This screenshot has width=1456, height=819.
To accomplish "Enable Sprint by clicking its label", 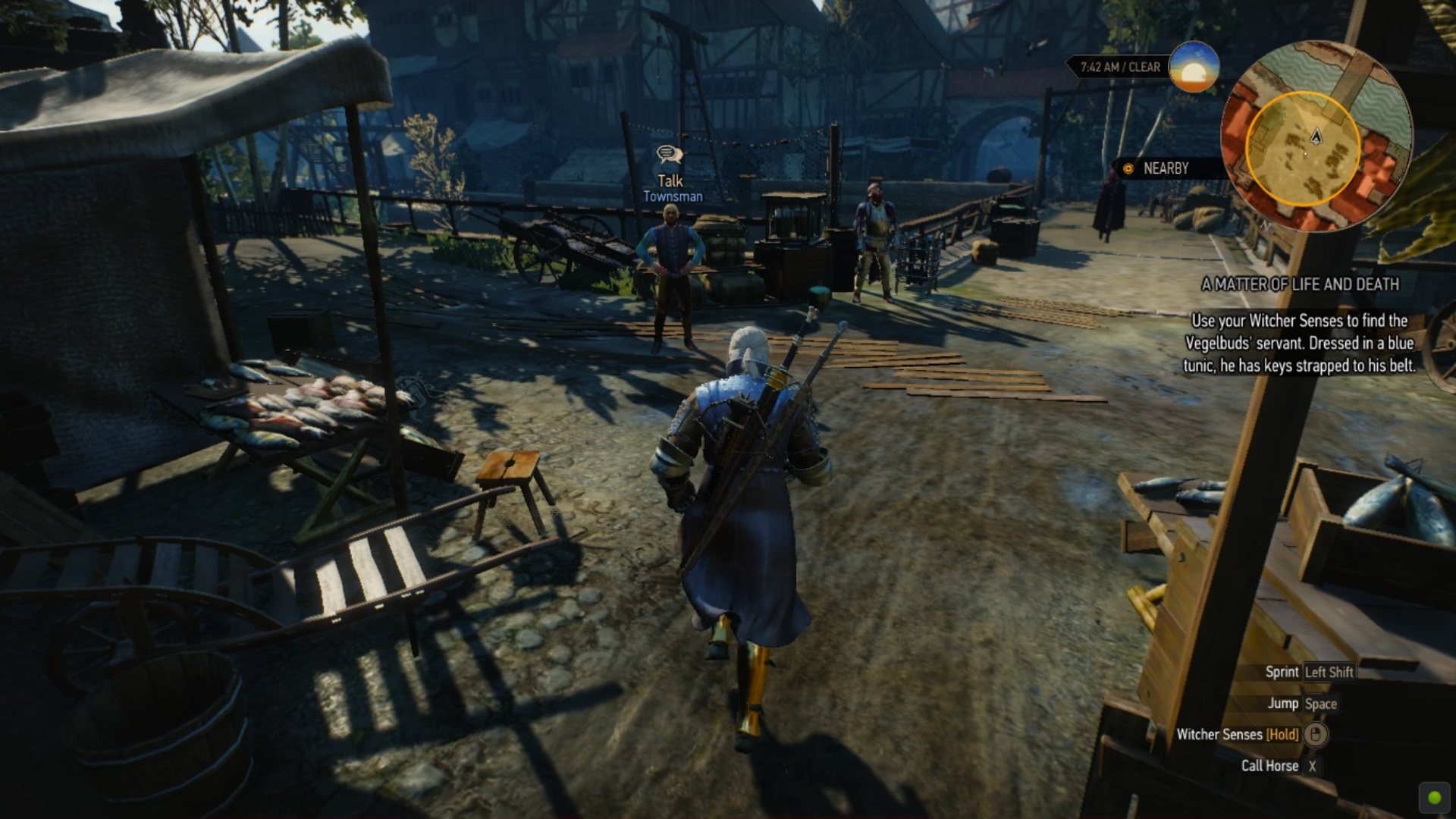I will pos(1282,672).
